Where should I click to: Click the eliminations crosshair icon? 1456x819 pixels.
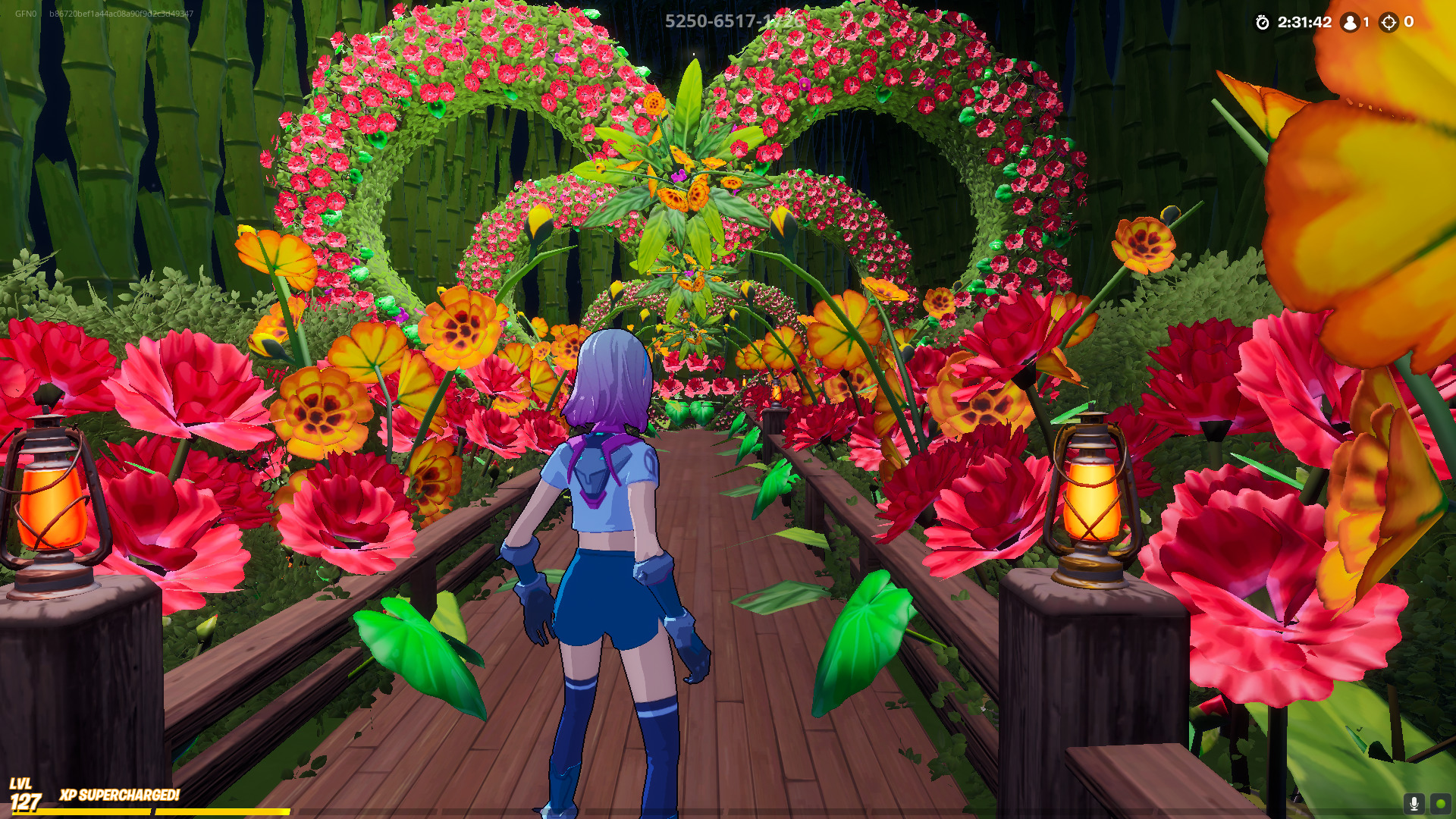pos(1390,23)
